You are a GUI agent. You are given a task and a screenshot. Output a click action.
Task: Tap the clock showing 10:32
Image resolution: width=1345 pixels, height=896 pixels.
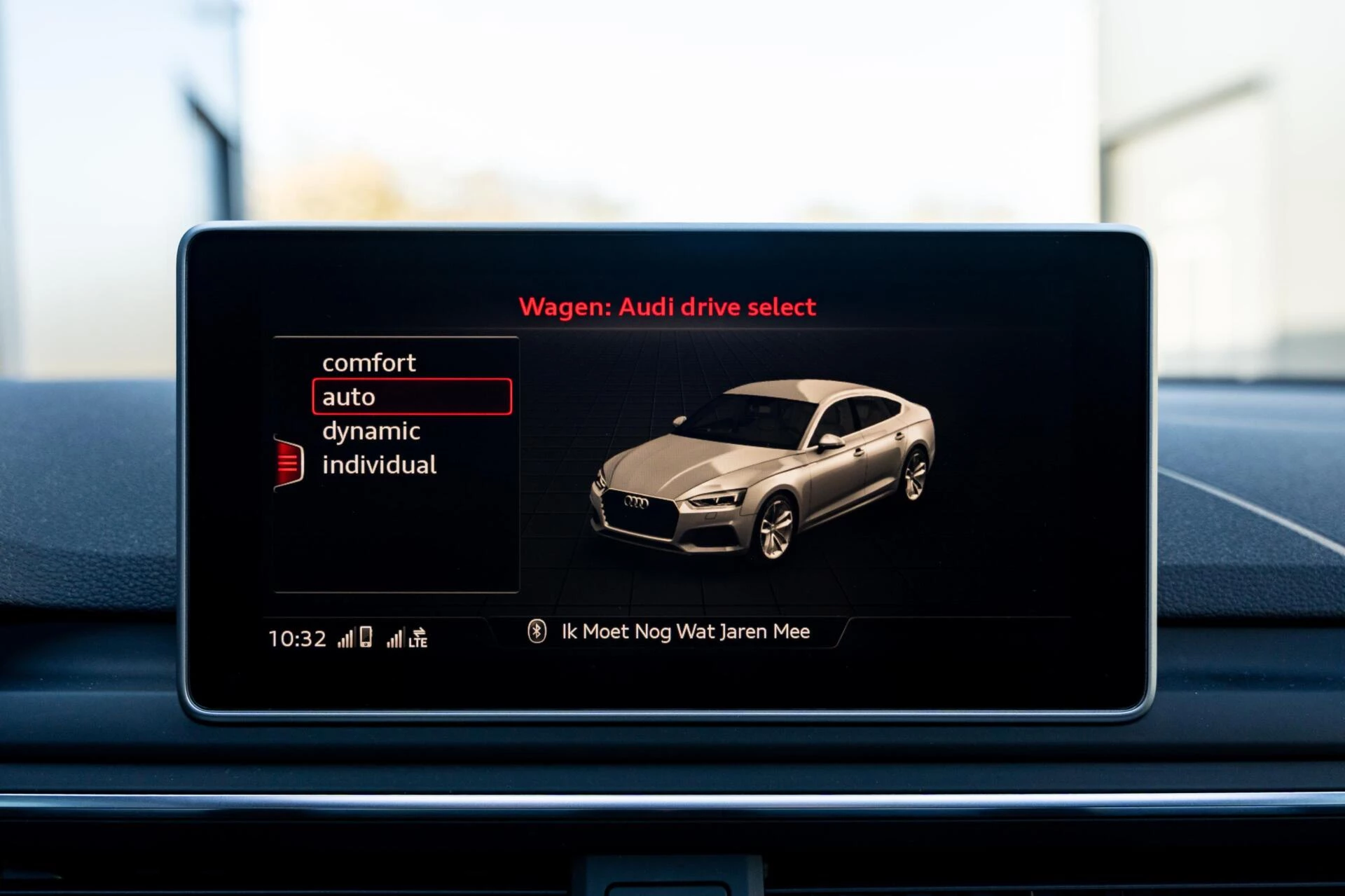[x=296, y=637]
